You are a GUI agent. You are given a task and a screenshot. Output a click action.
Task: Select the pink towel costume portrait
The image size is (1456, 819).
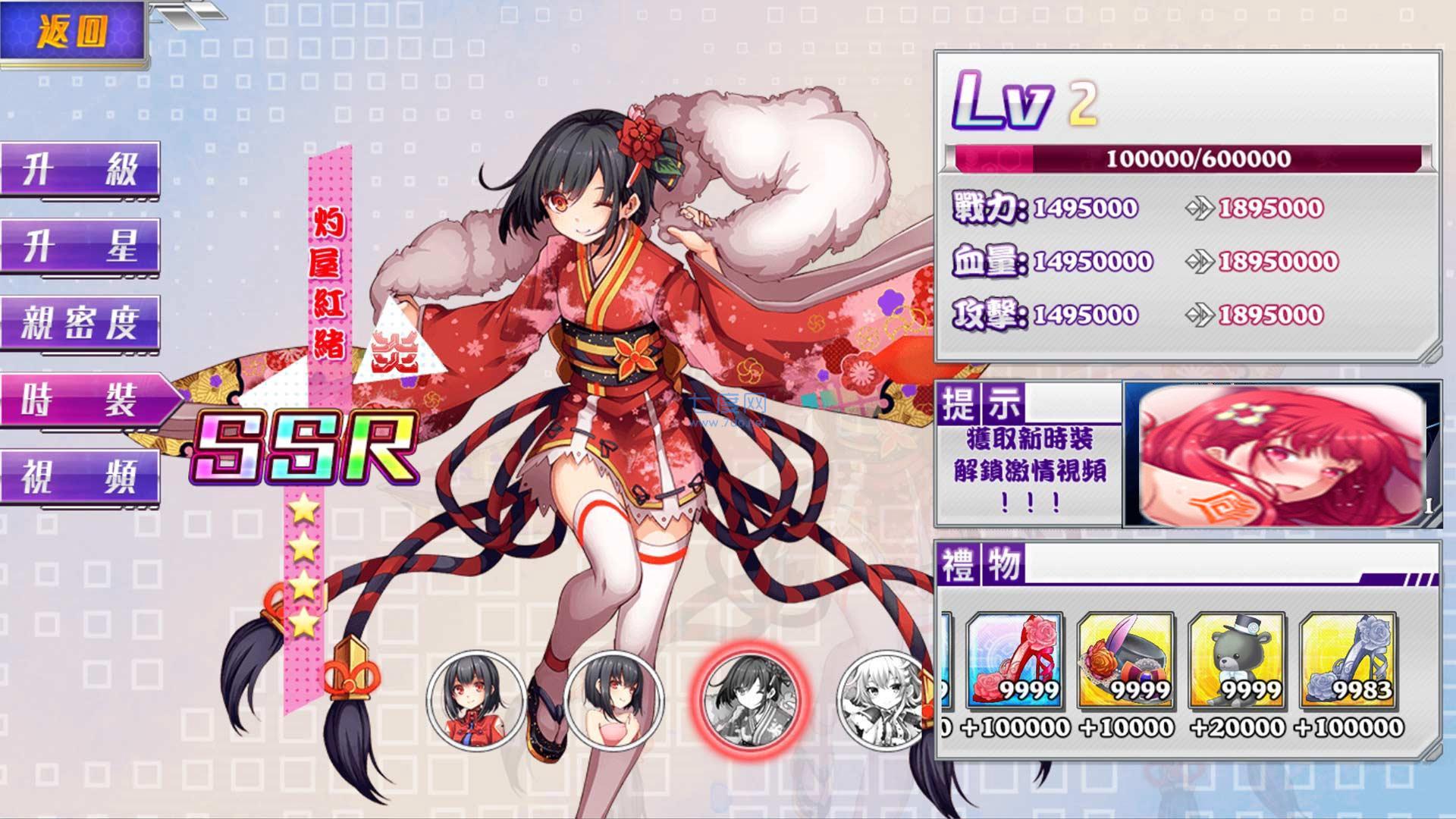point(616,699)
